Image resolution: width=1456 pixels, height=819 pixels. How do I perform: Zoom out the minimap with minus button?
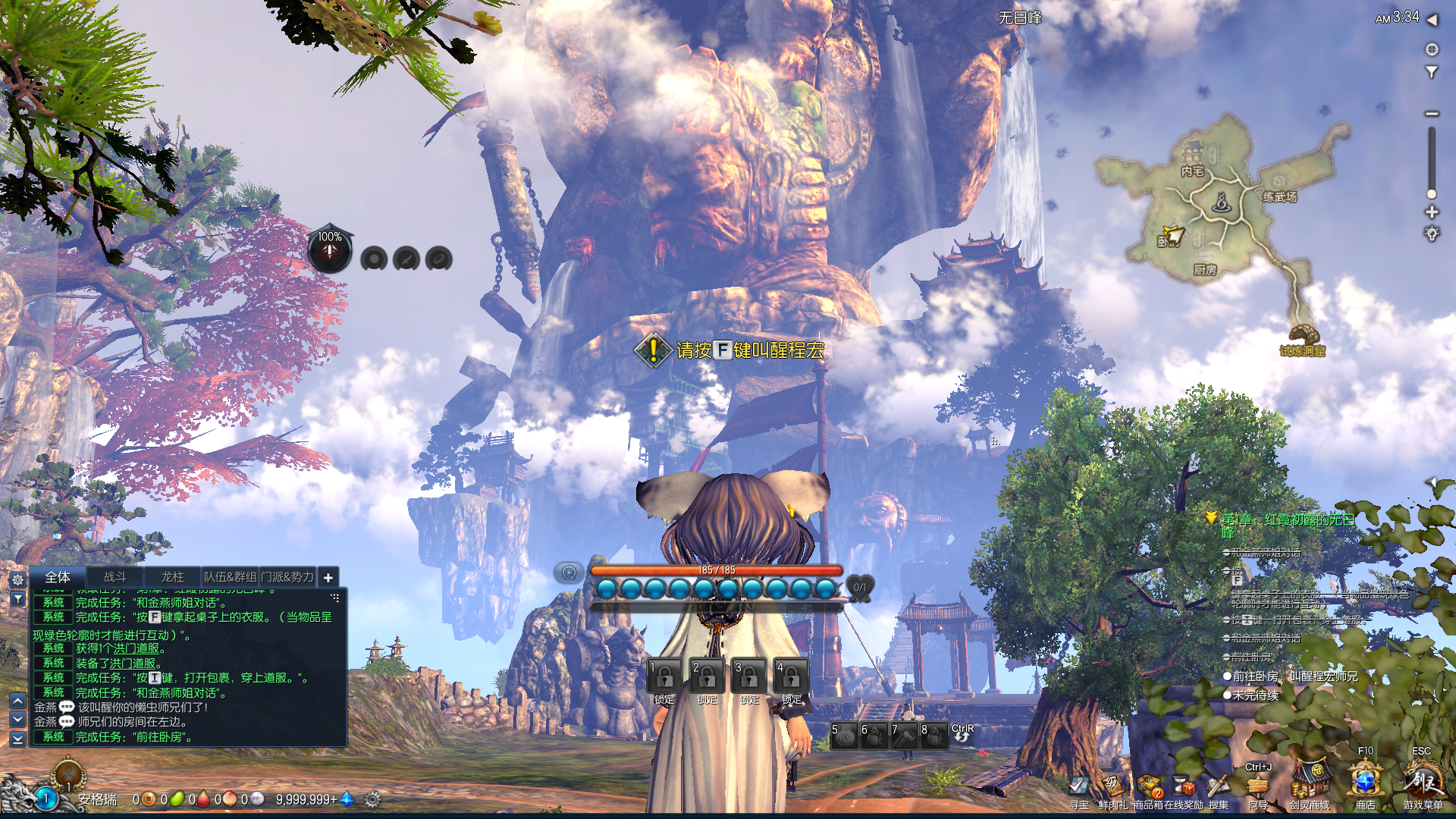coord(1432,114)
